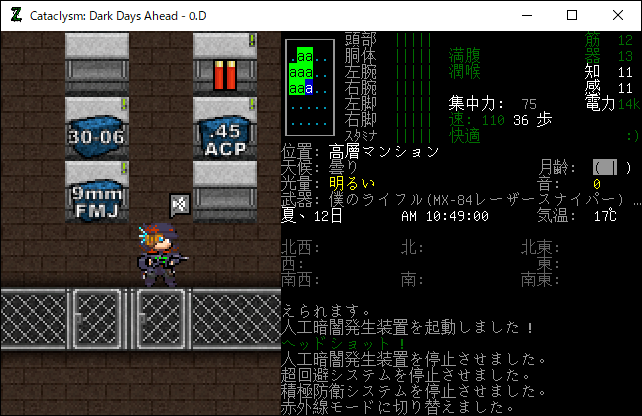Close the Cataclysm game window
This screenshot has height=416, width=642.
click(618, 15)
